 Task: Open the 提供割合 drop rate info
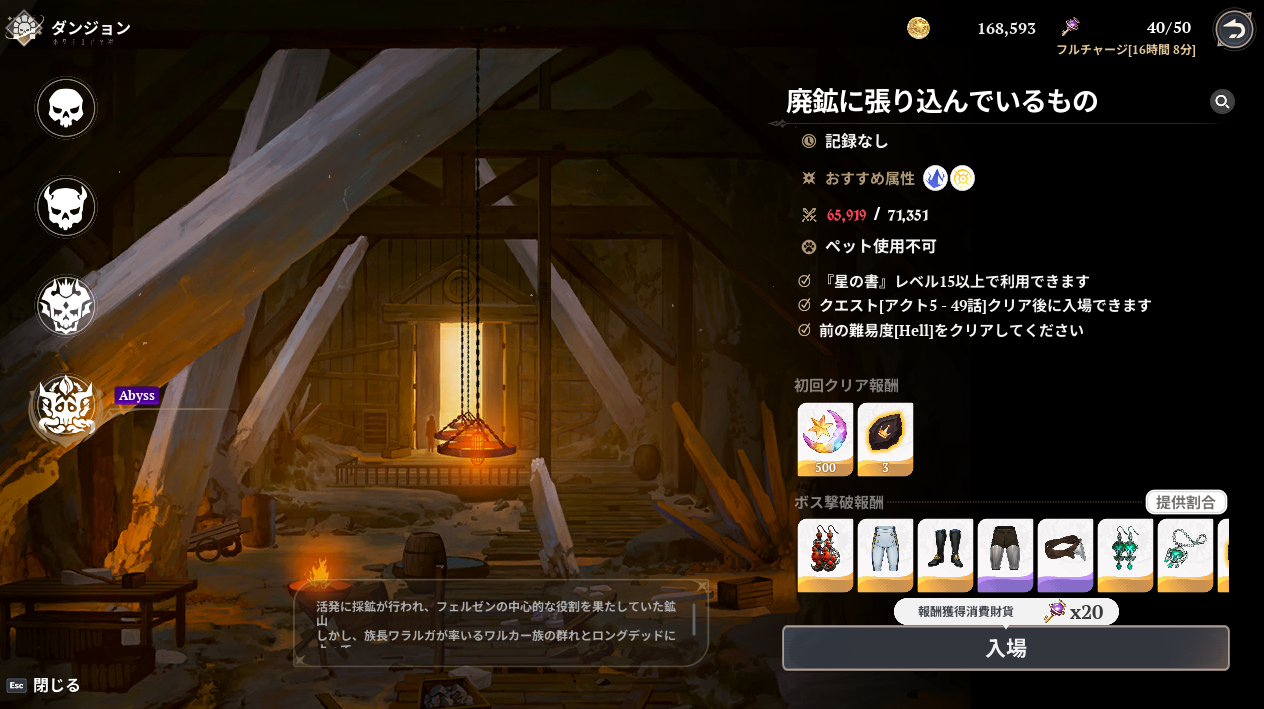(1185, 502)
